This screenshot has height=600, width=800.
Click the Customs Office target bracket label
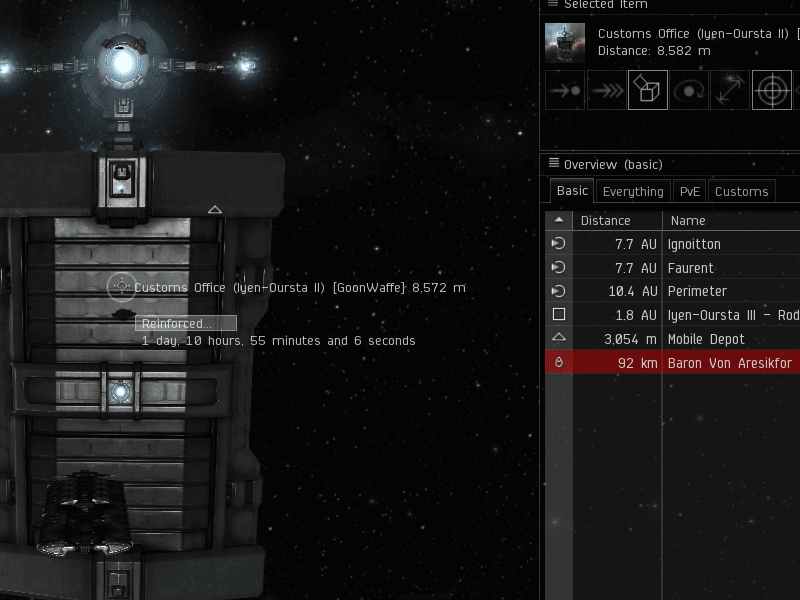click(x=299, y=288)
